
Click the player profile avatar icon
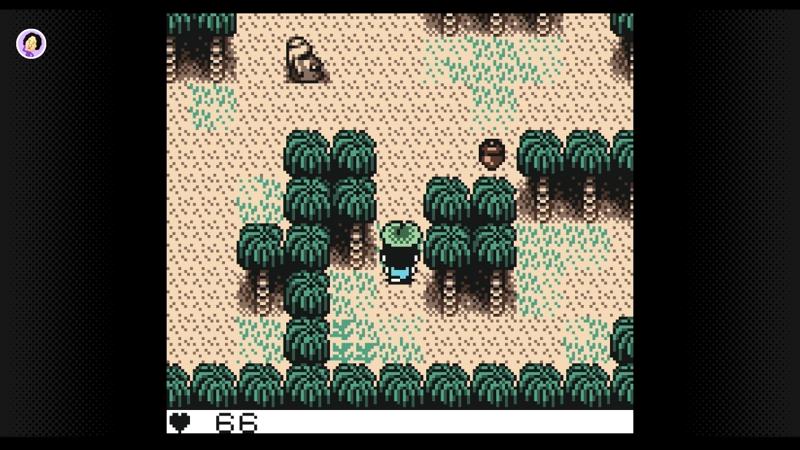pos(31,43)
